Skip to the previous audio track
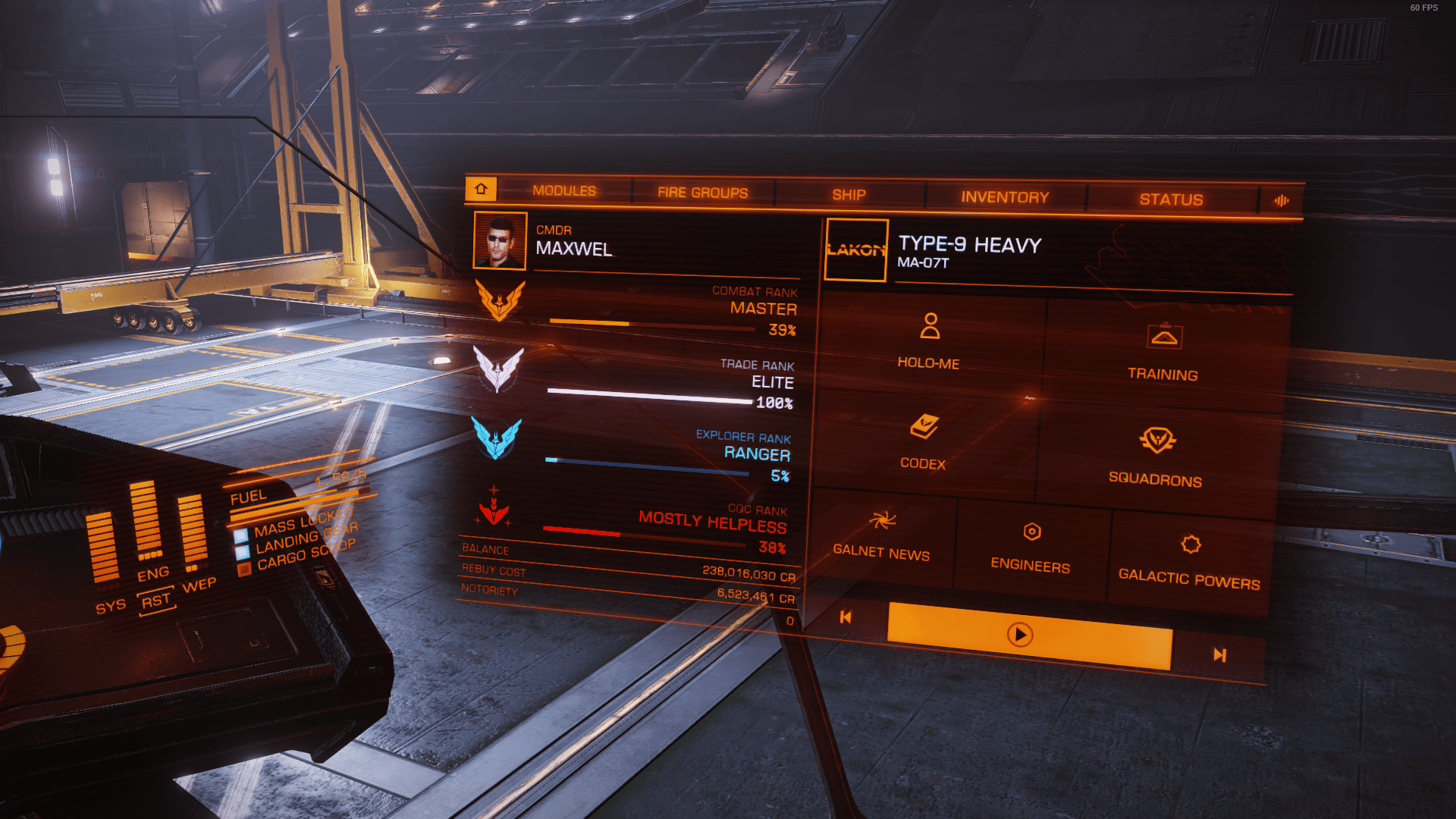The width and height of the screenshot is (1456, 819). click(x=846, y=617)
